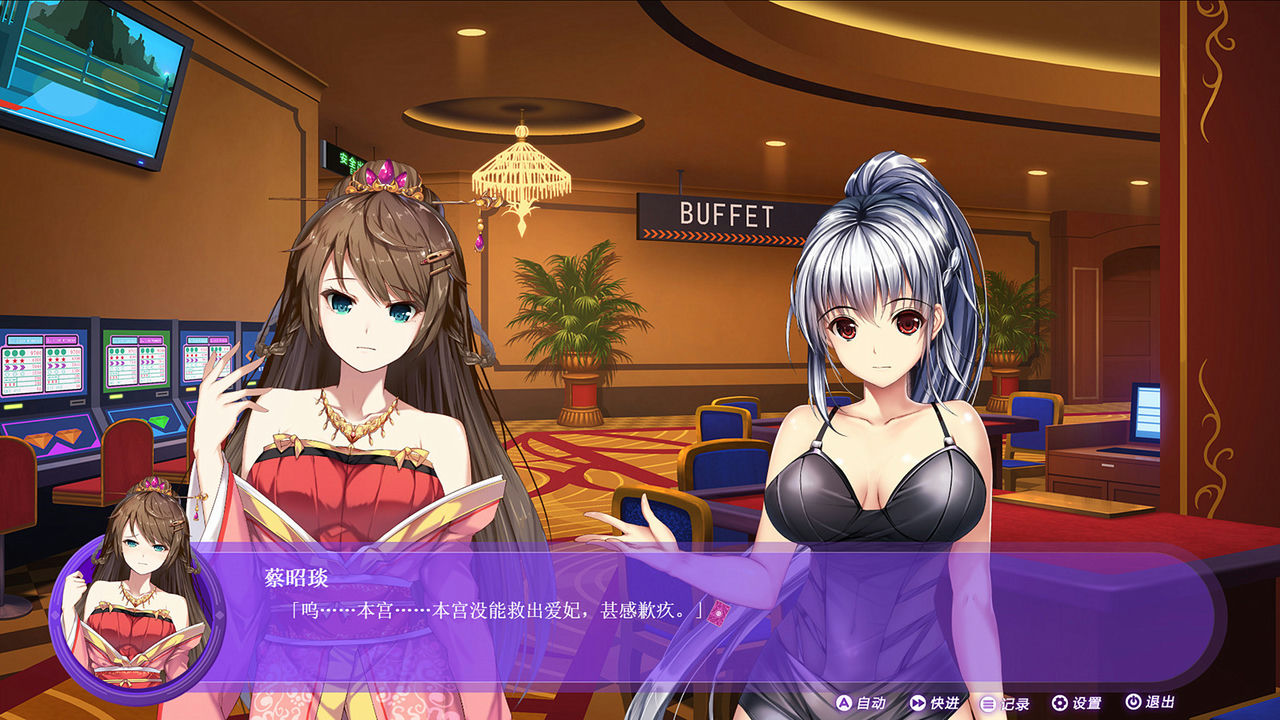1280x720 pixels.
Task: Click the hanging chandelier lamp
Action: (522, 170)
